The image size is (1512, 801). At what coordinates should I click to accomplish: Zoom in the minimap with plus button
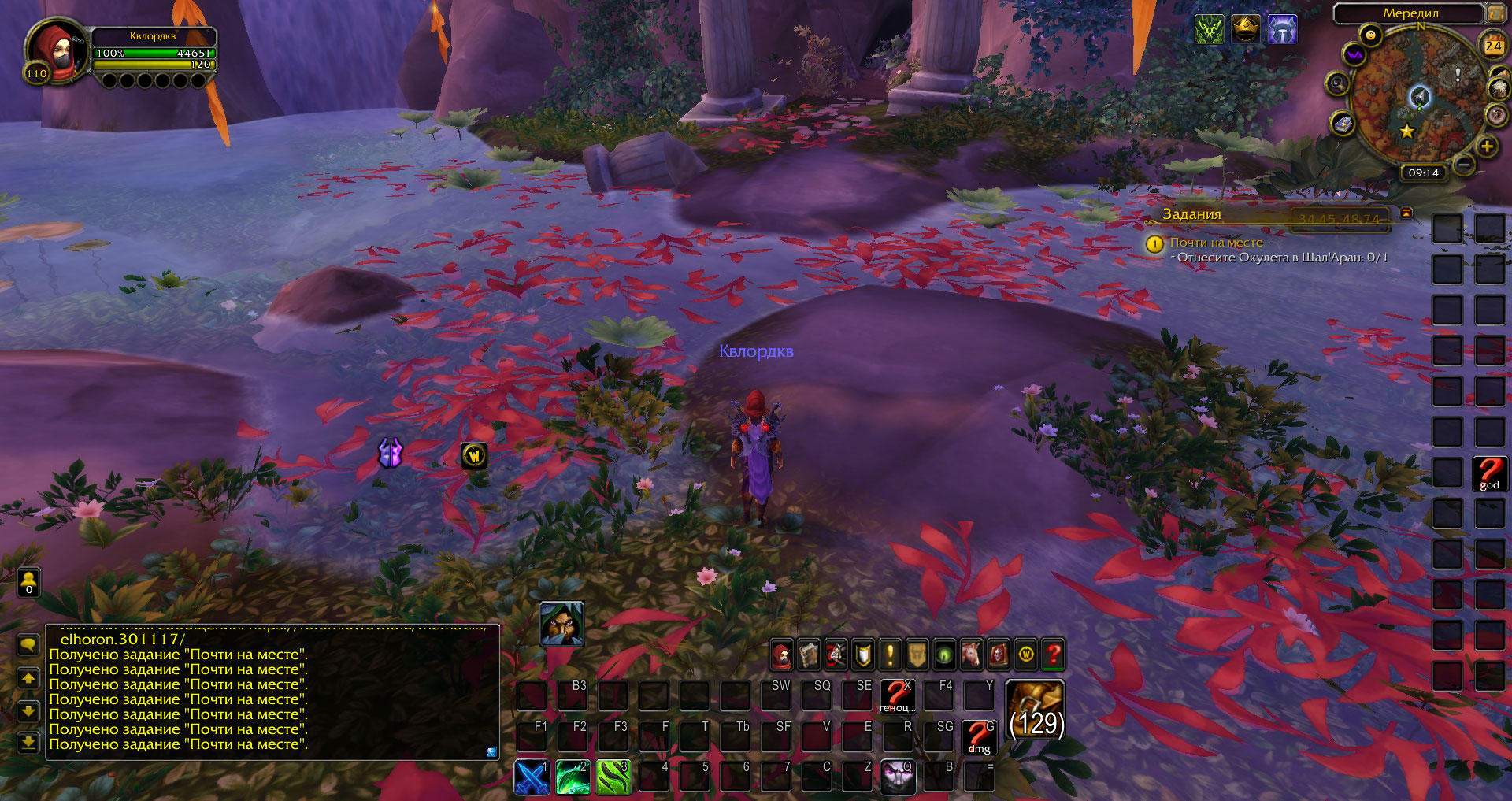coord(1487,146)
